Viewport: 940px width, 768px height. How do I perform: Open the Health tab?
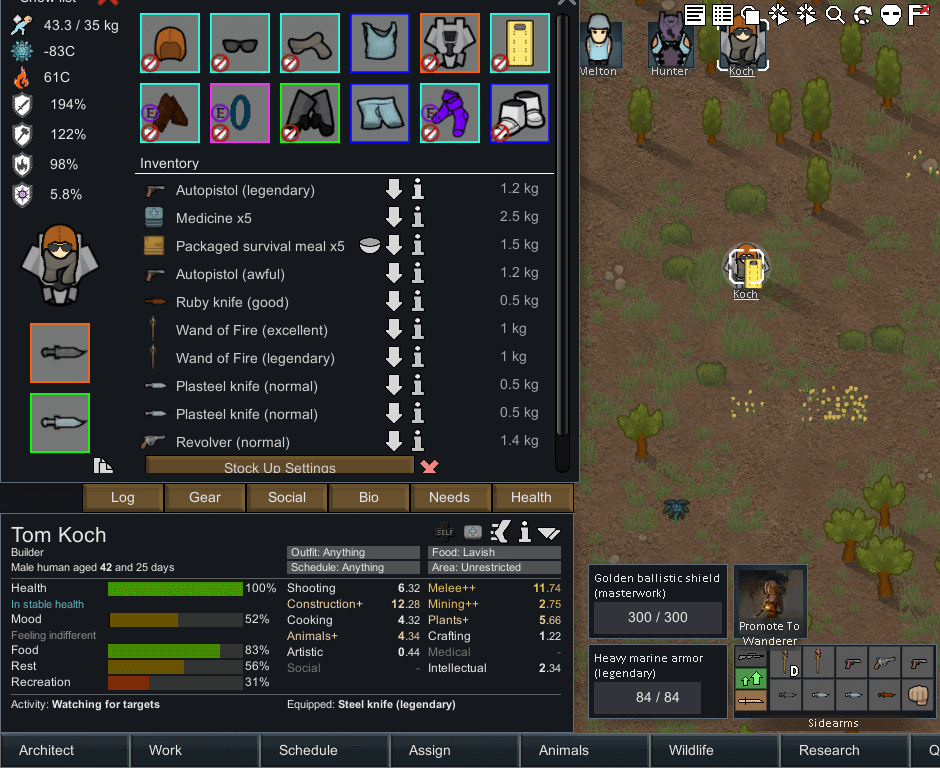click(531, 497)
